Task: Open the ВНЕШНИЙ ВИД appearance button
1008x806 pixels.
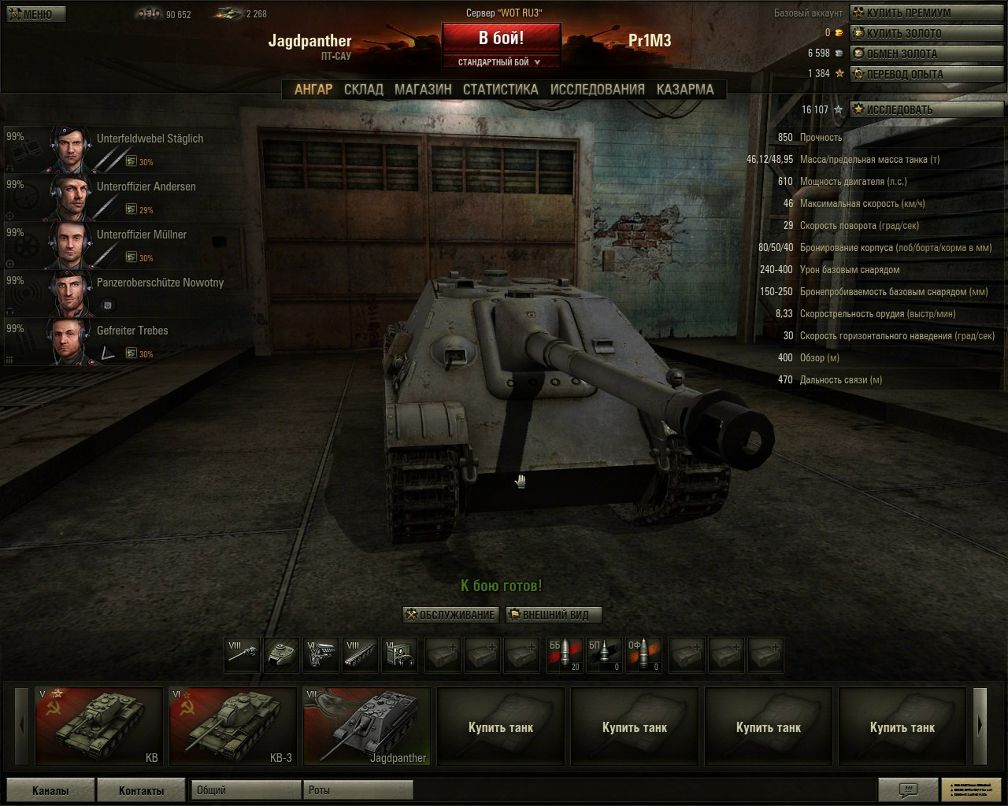Action: (x=555, y=614)
